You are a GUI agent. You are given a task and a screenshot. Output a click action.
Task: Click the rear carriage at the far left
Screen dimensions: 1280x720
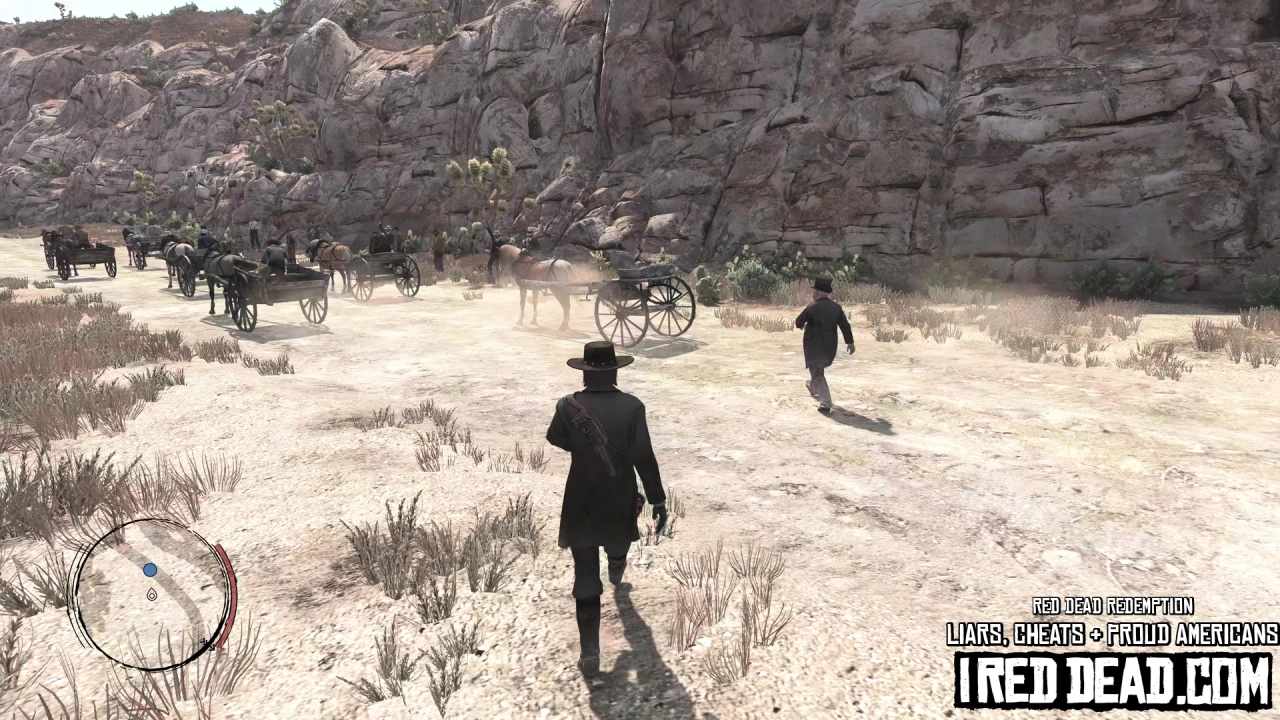(85, 255)
